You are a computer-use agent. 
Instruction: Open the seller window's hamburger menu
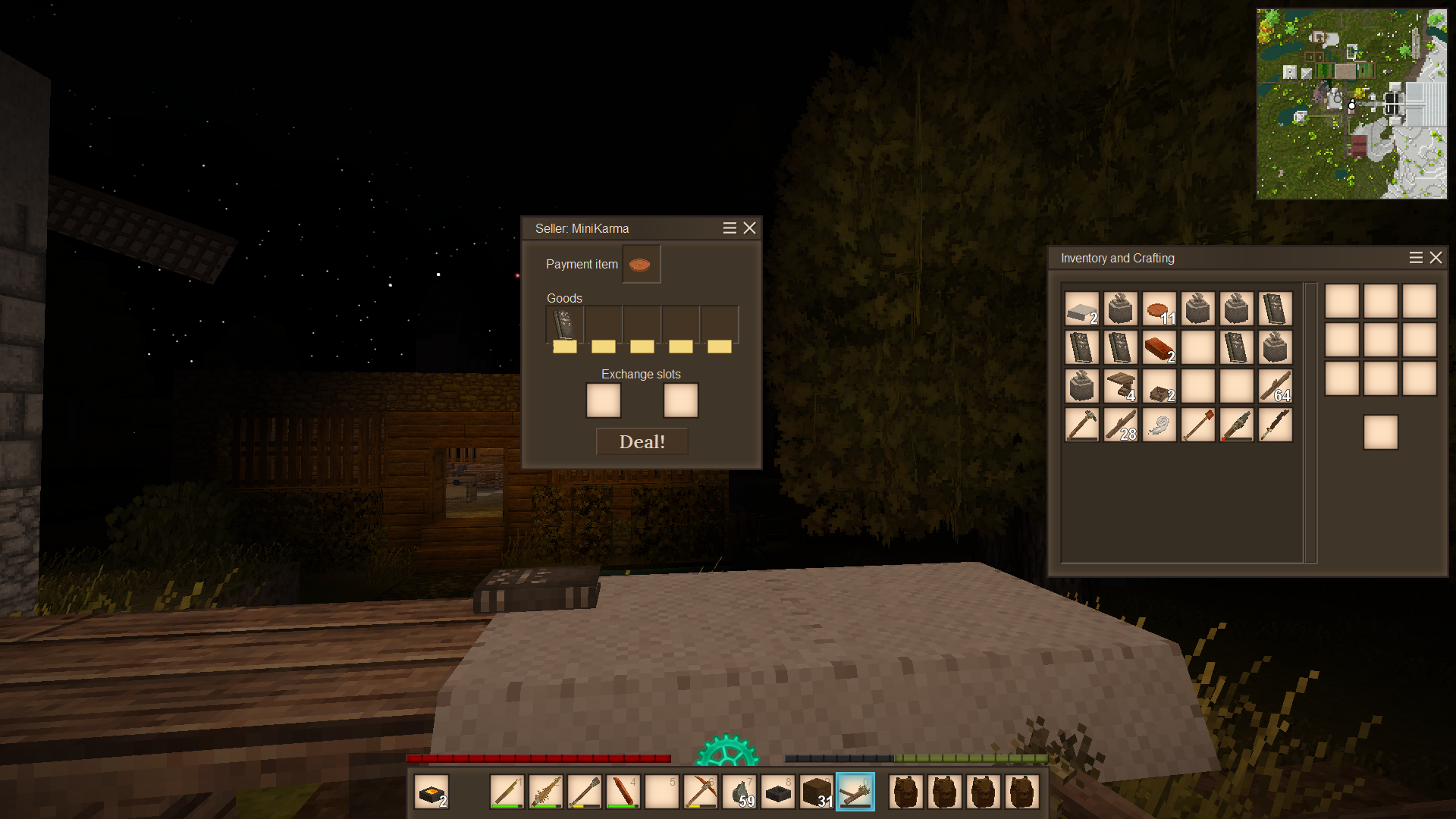pyautogui.click(x=730, y=228)
